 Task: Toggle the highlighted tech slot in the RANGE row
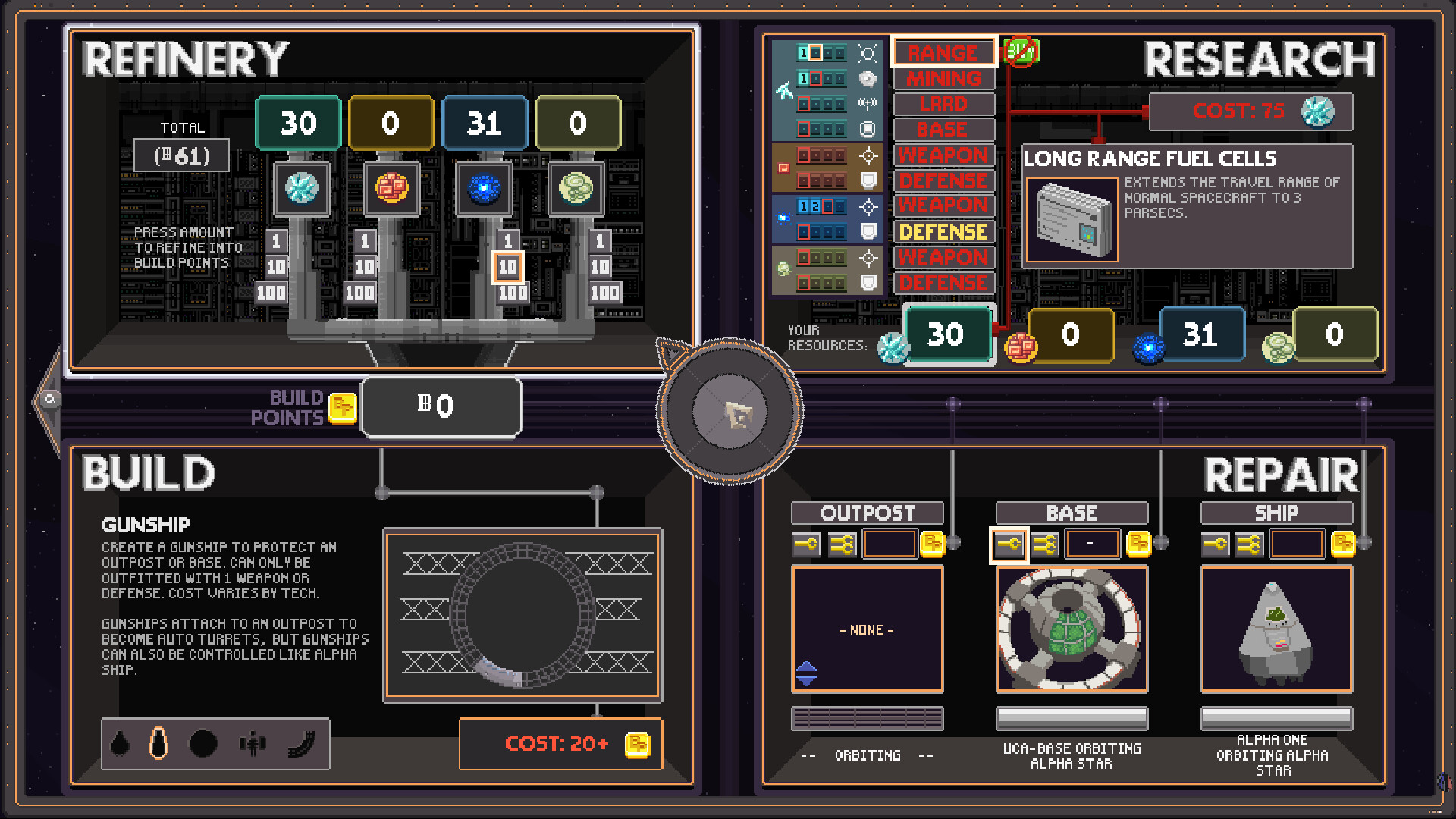pos(814,53)
